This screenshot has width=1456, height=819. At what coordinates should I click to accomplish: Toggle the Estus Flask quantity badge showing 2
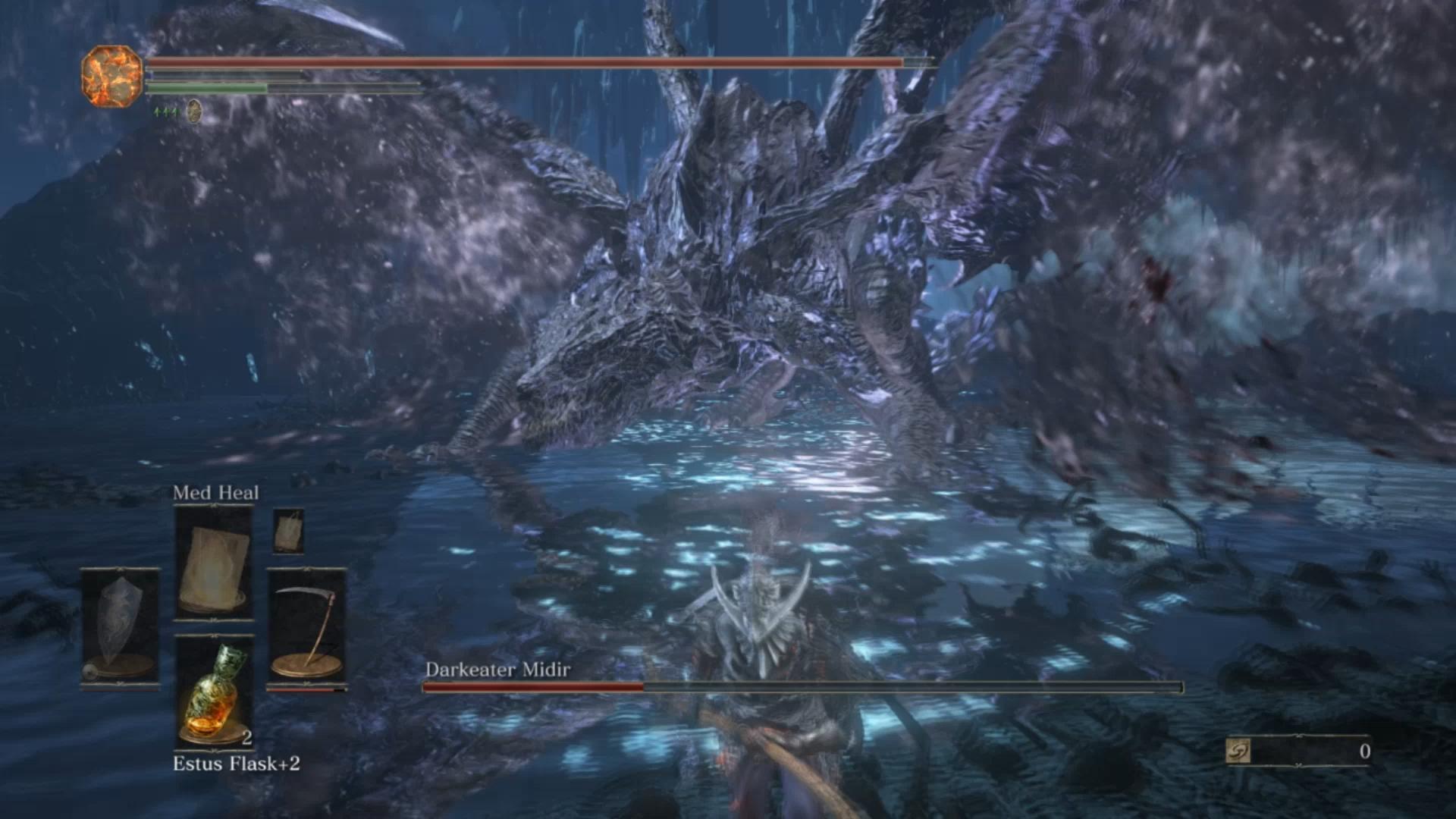point(246,737)
